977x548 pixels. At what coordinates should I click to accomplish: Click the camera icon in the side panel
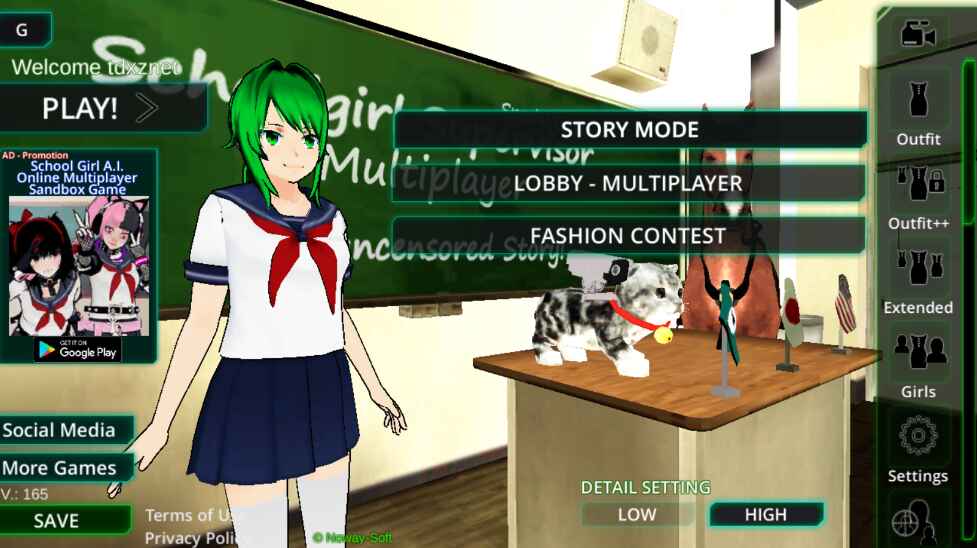917,35
